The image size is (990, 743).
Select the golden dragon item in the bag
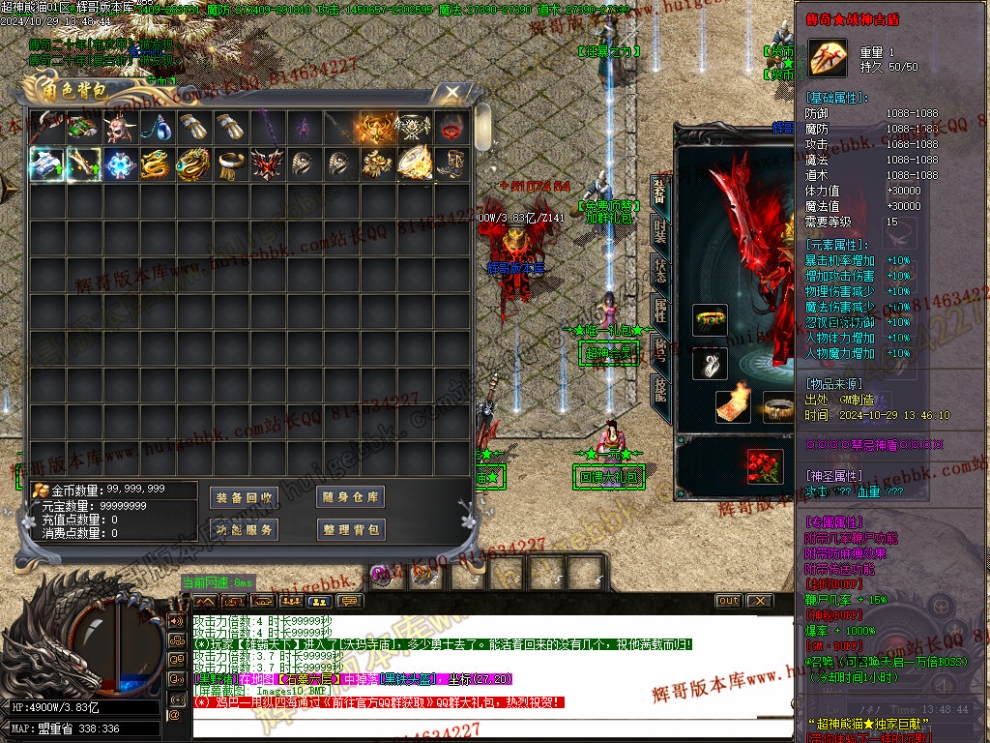tap(156, 164)
